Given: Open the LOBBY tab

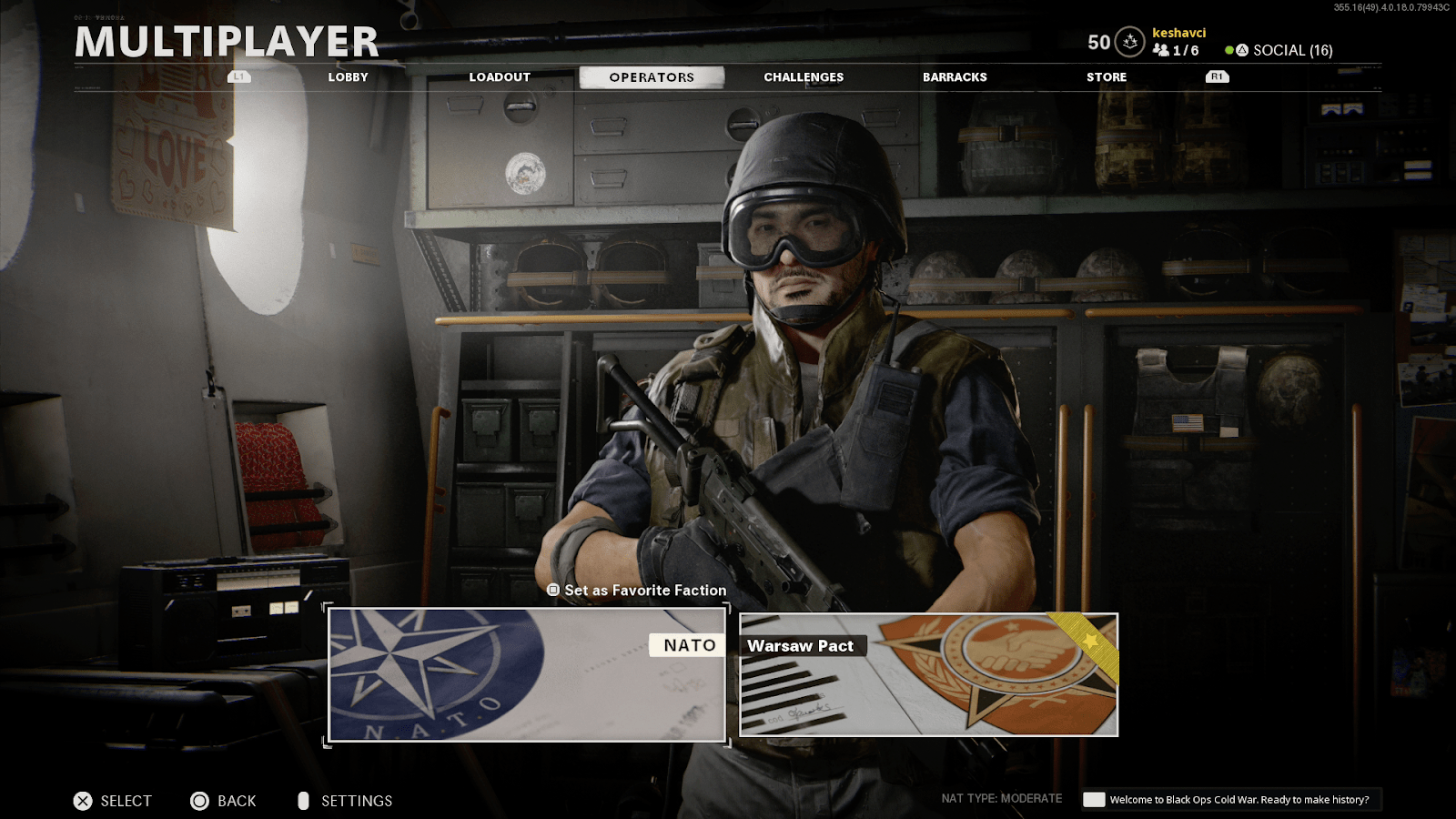Looking at the screenshot, I should pos(349,76).
